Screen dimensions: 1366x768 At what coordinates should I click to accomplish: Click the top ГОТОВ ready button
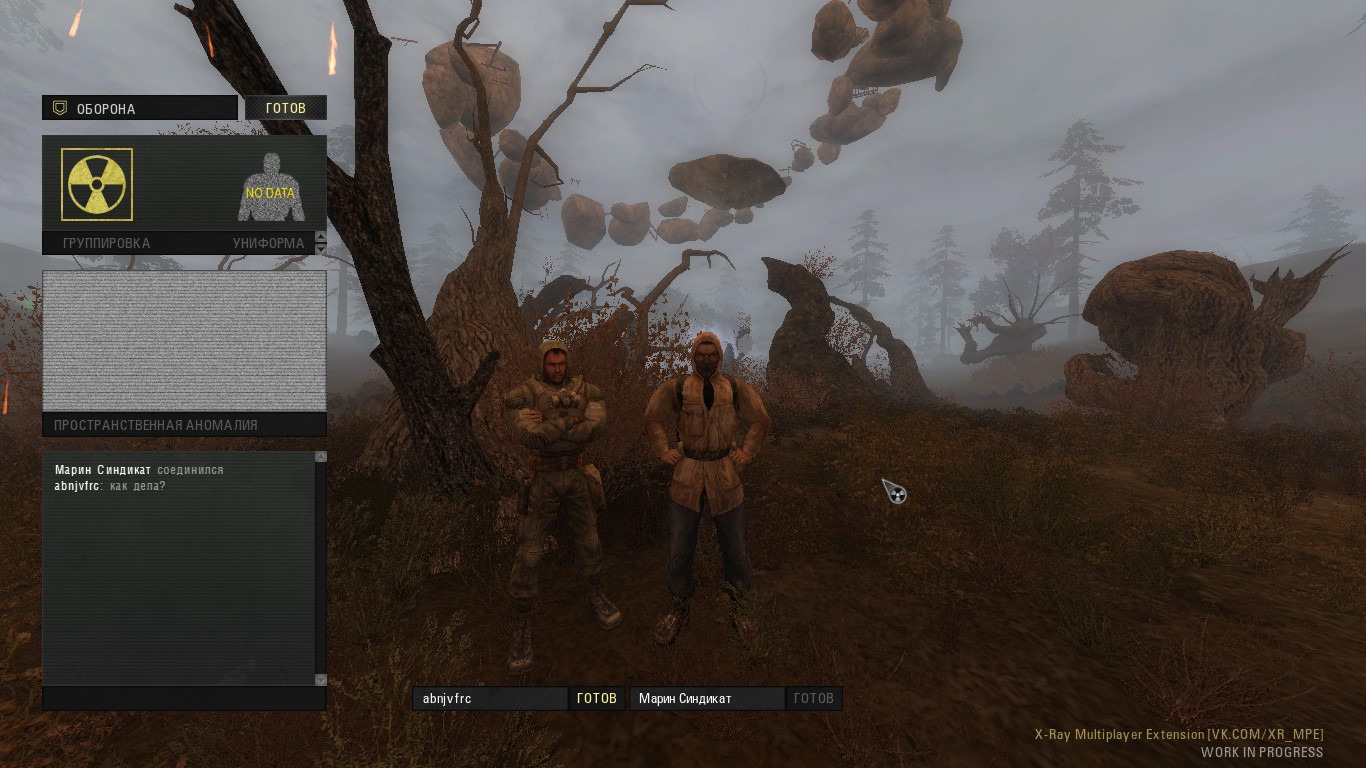point(286,108)
